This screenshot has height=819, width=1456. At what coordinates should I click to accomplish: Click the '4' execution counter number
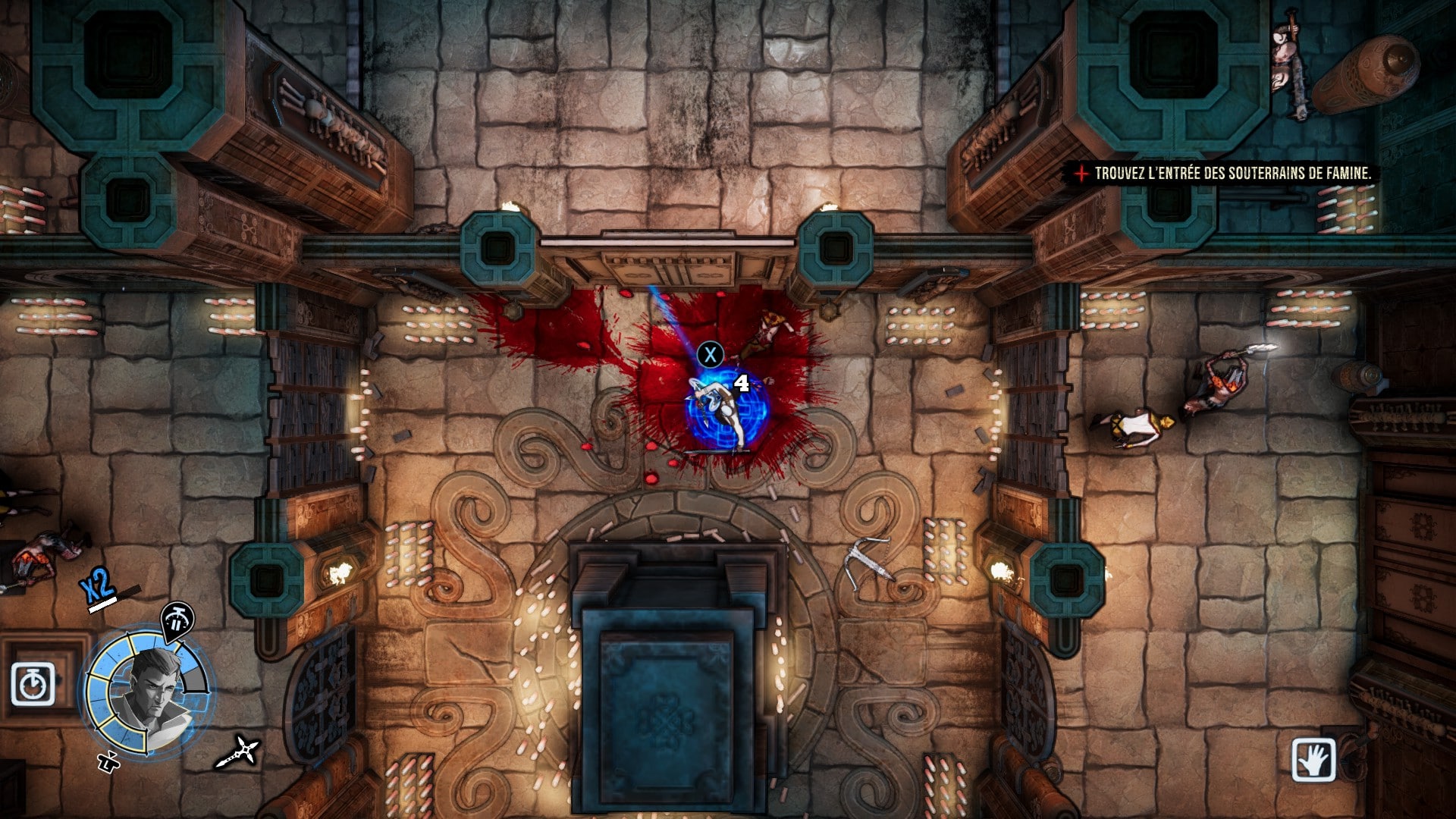(x=742, y=383)
